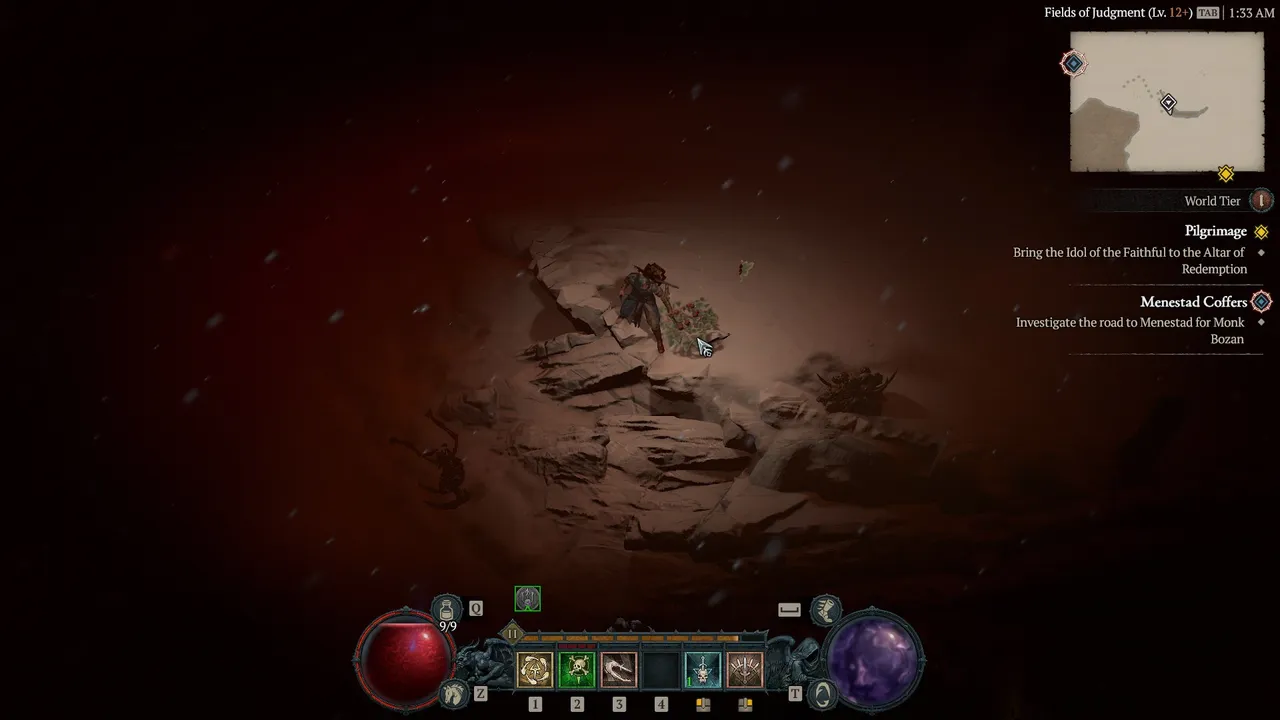Use the healing potion flask icon

[x=446, y=608]
